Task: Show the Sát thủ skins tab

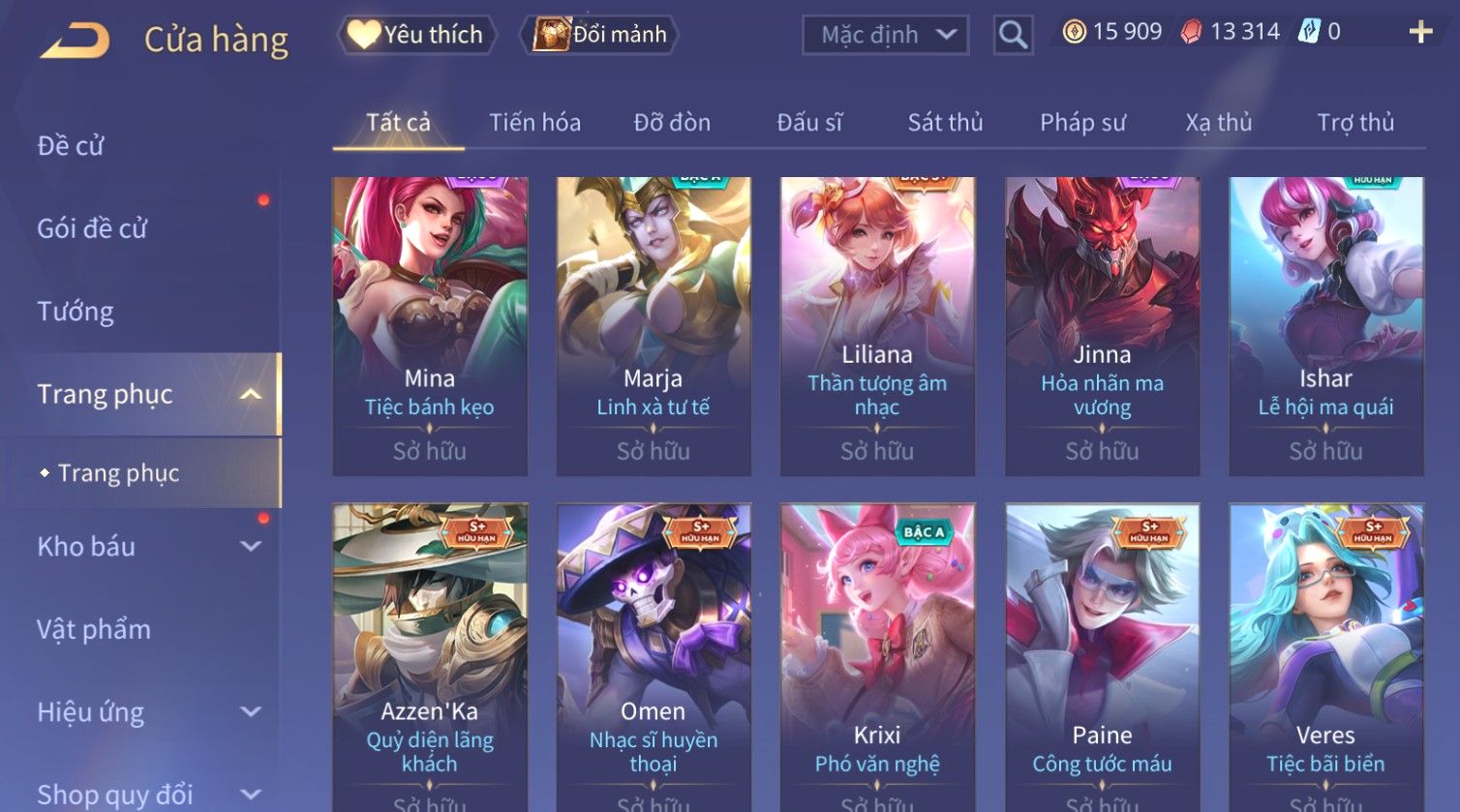Action: 945,123
